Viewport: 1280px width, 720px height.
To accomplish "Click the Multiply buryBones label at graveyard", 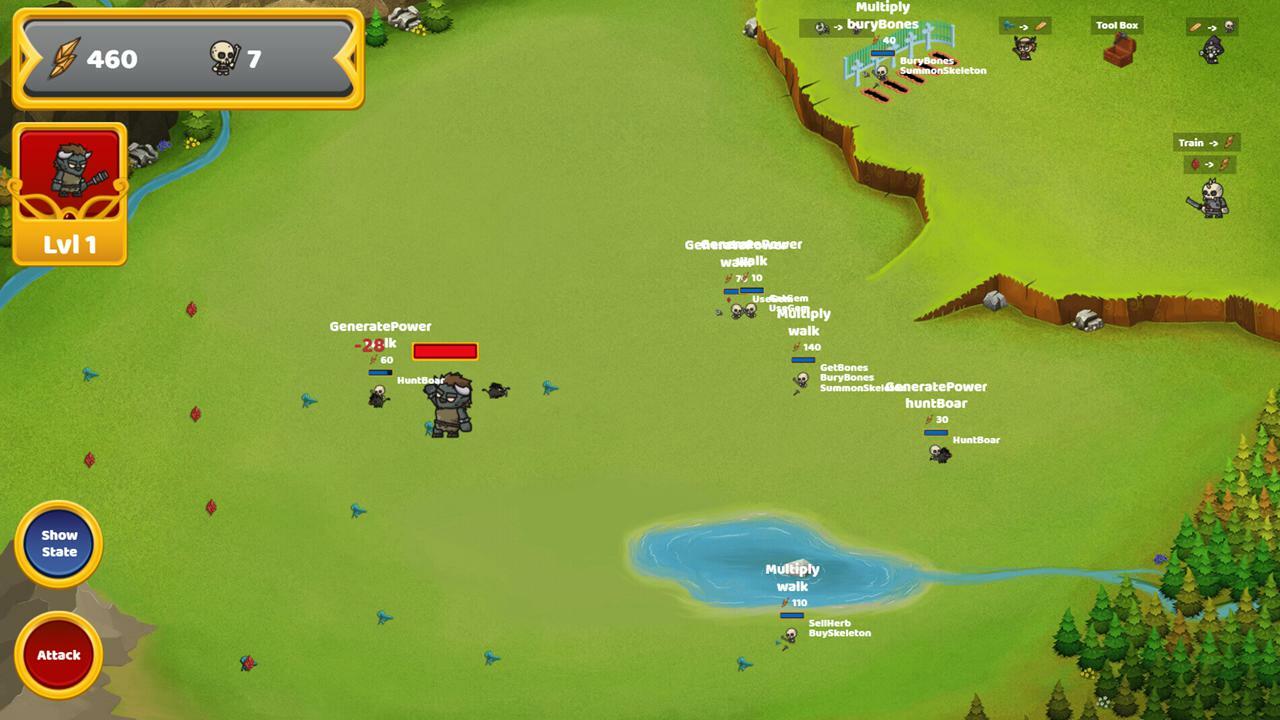I will click(x=882, y=16).
